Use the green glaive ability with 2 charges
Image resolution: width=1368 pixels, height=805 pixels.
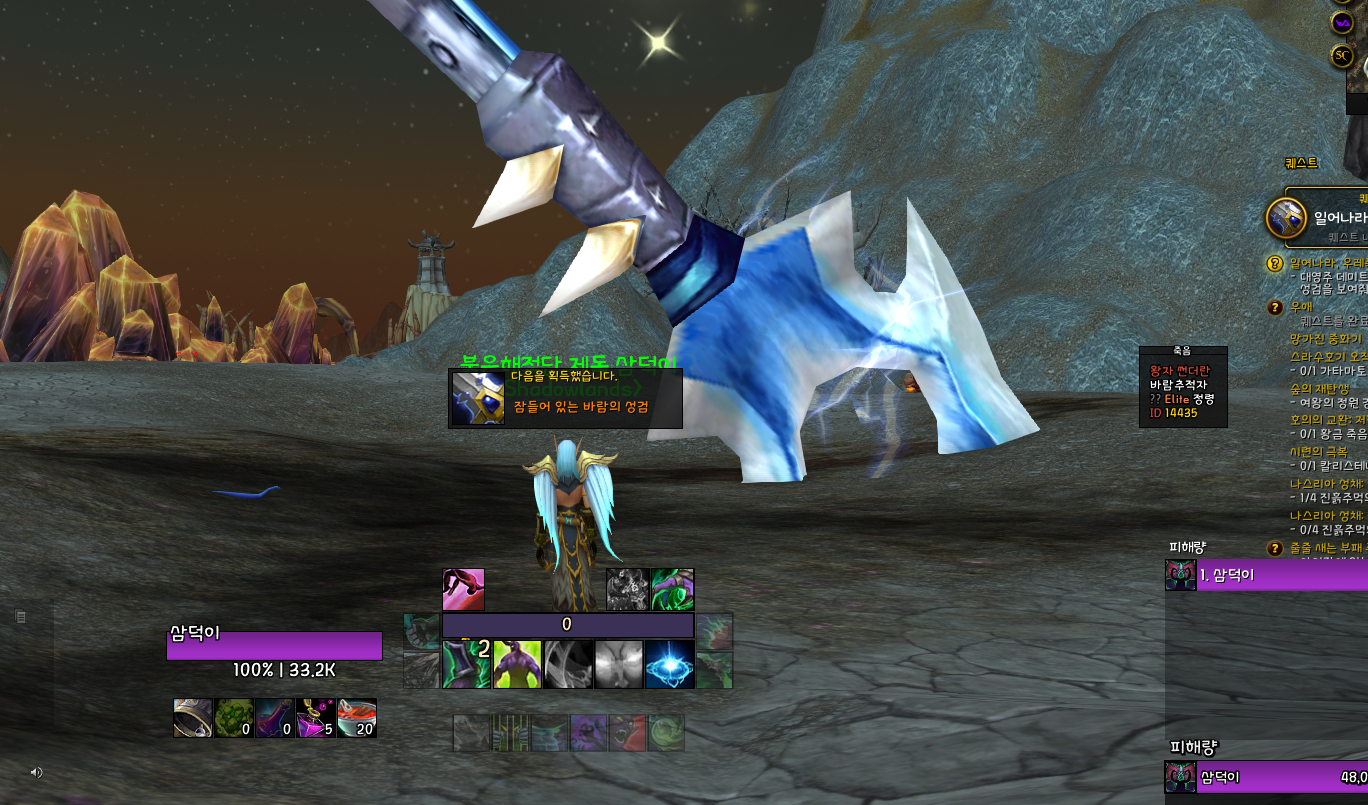coord(466,664)
